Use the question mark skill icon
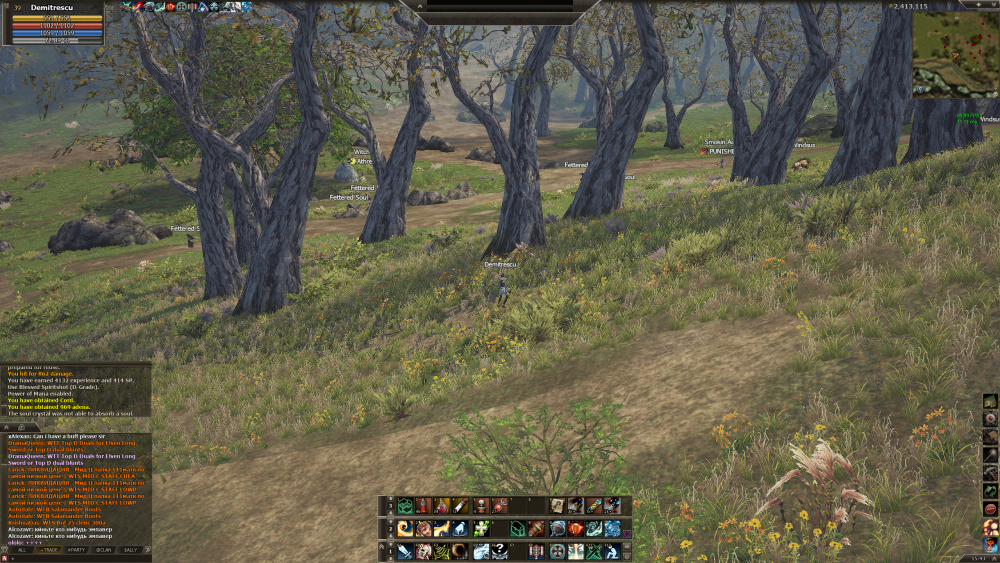The image size is (1000, 563). point(499,552)
